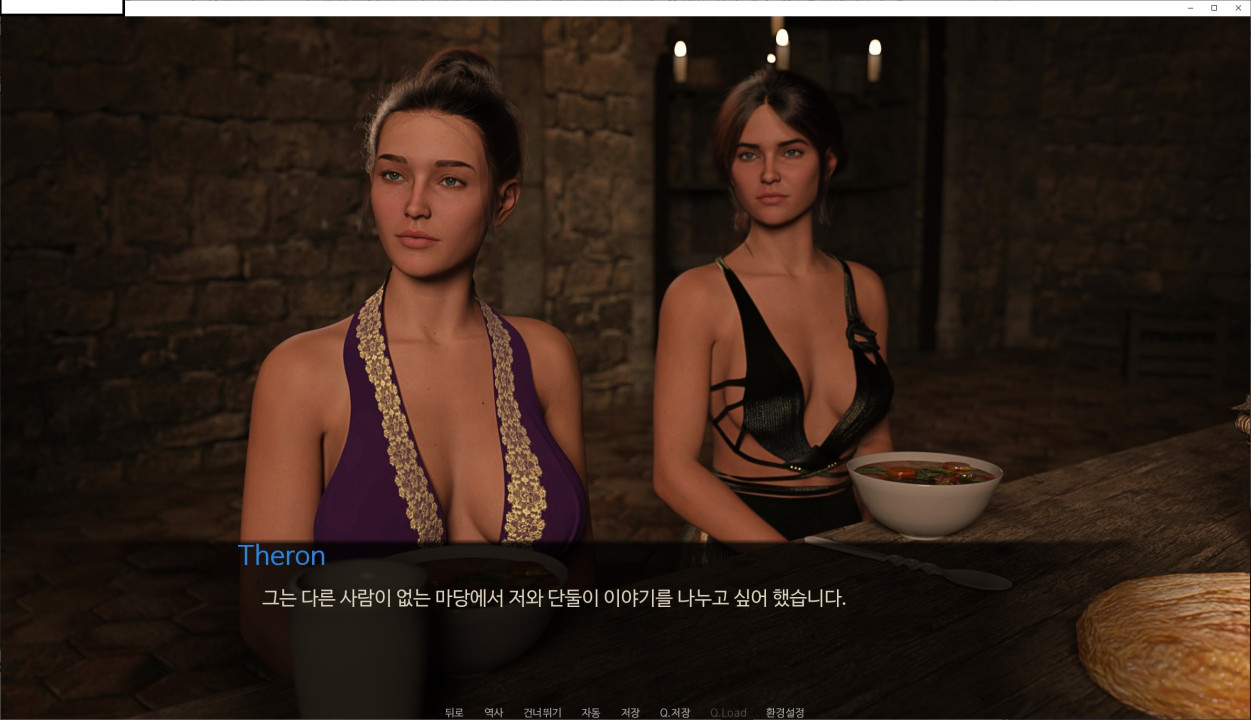Click the greyed Q.Load button

click(x=728, y=712)
